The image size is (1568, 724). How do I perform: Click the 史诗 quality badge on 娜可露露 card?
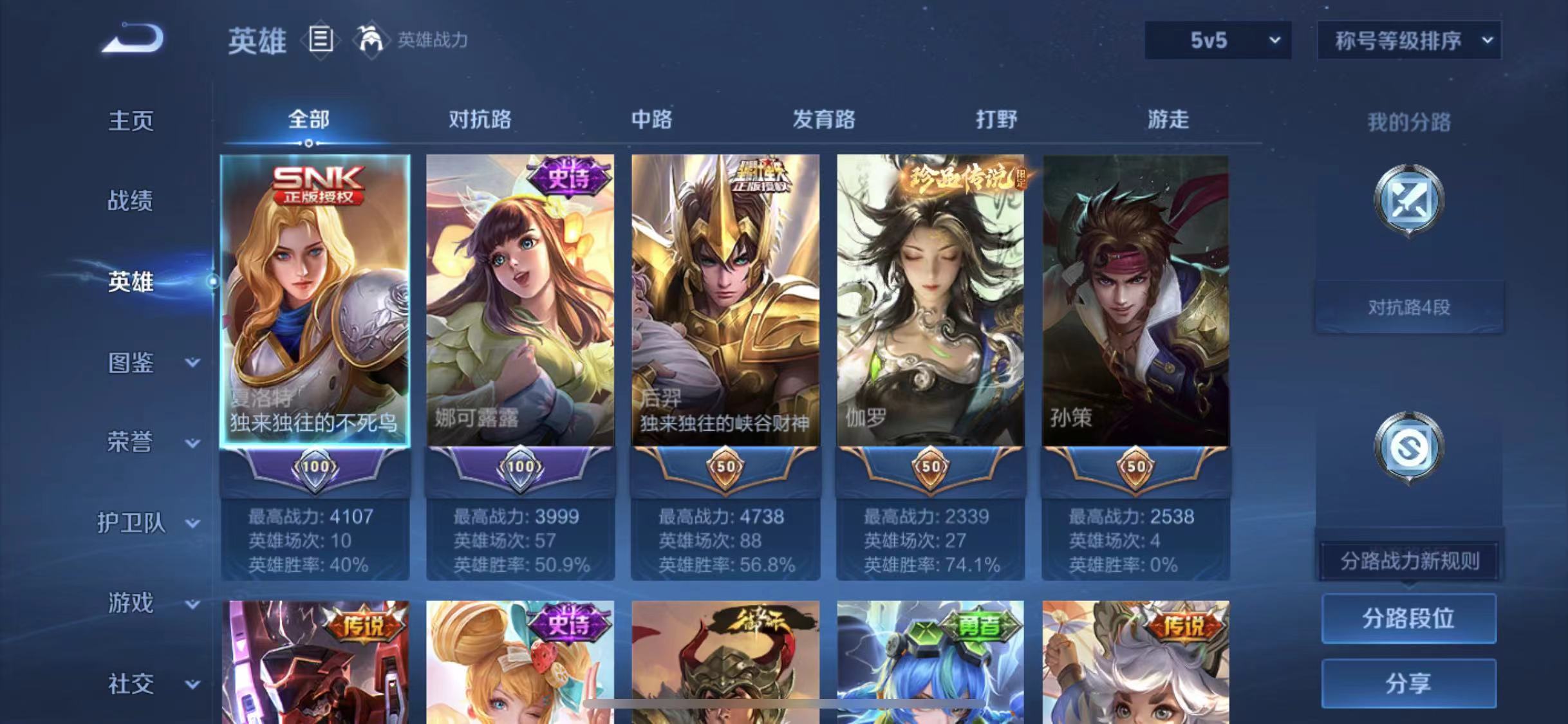[x=566, y=178]
